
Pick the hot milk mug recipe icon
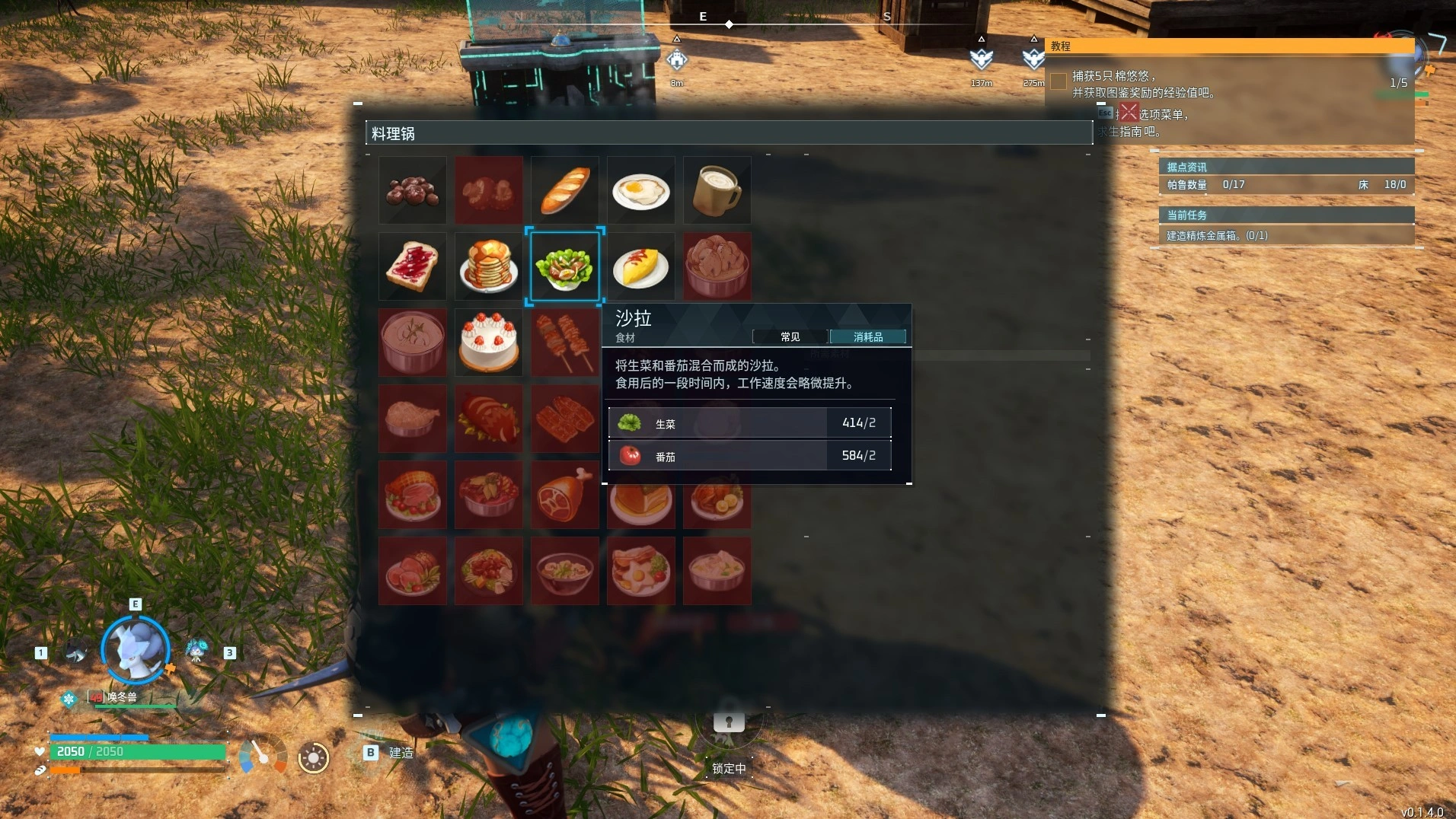(717, 190)
